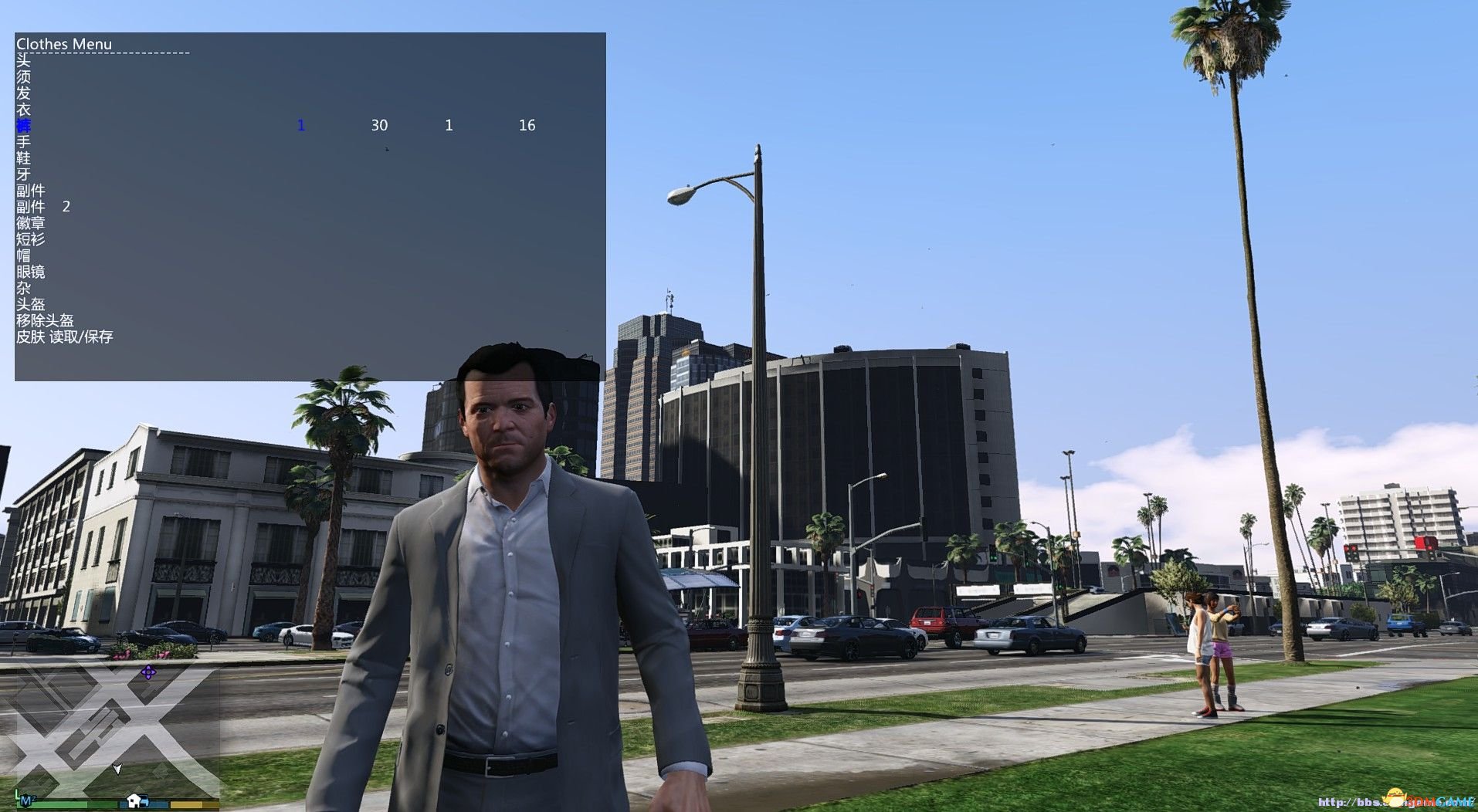
Task: Click the 'L' indicator beside the minimap
Action: click(x=16, y=795)
